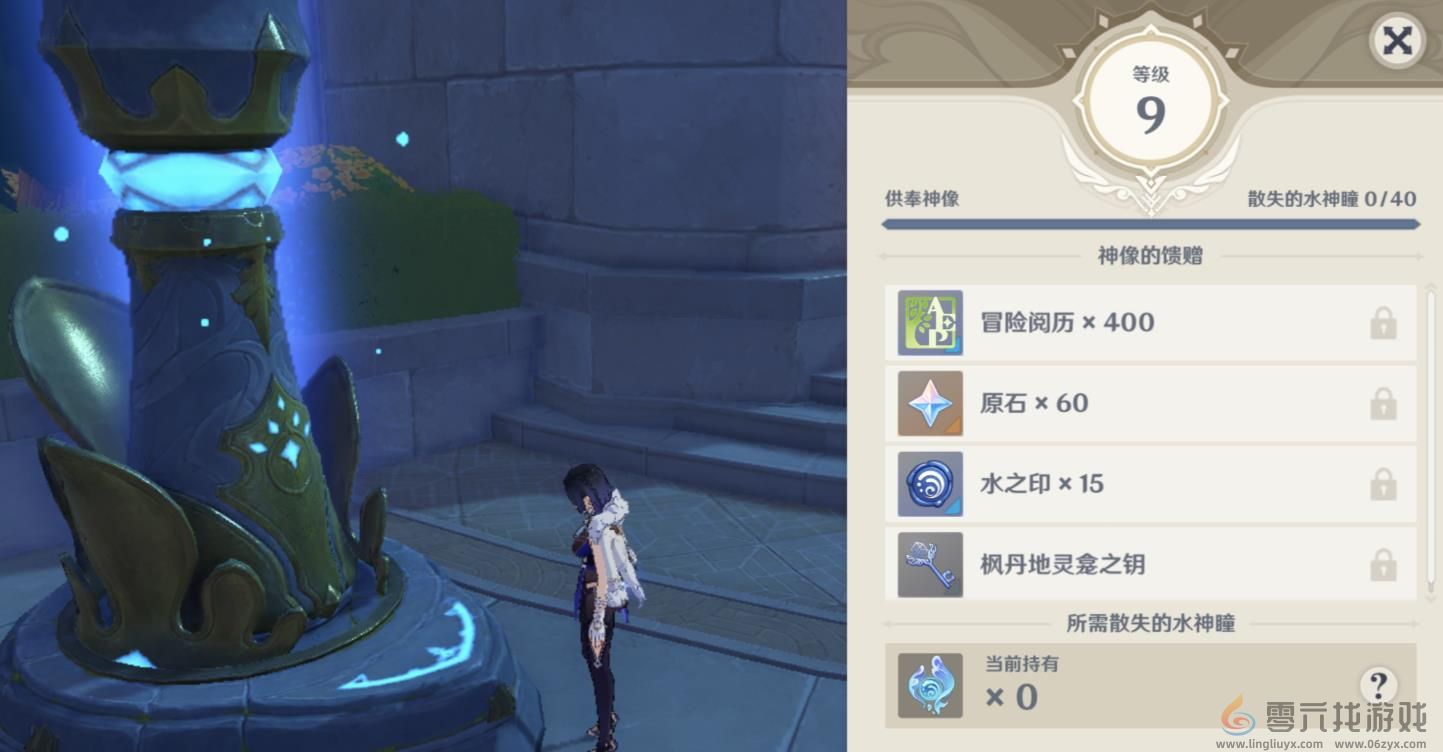Viewport: 1443px width, 752px height.
Task: Select the 神像的馈赠 section header
Action: pos(1148,256)
